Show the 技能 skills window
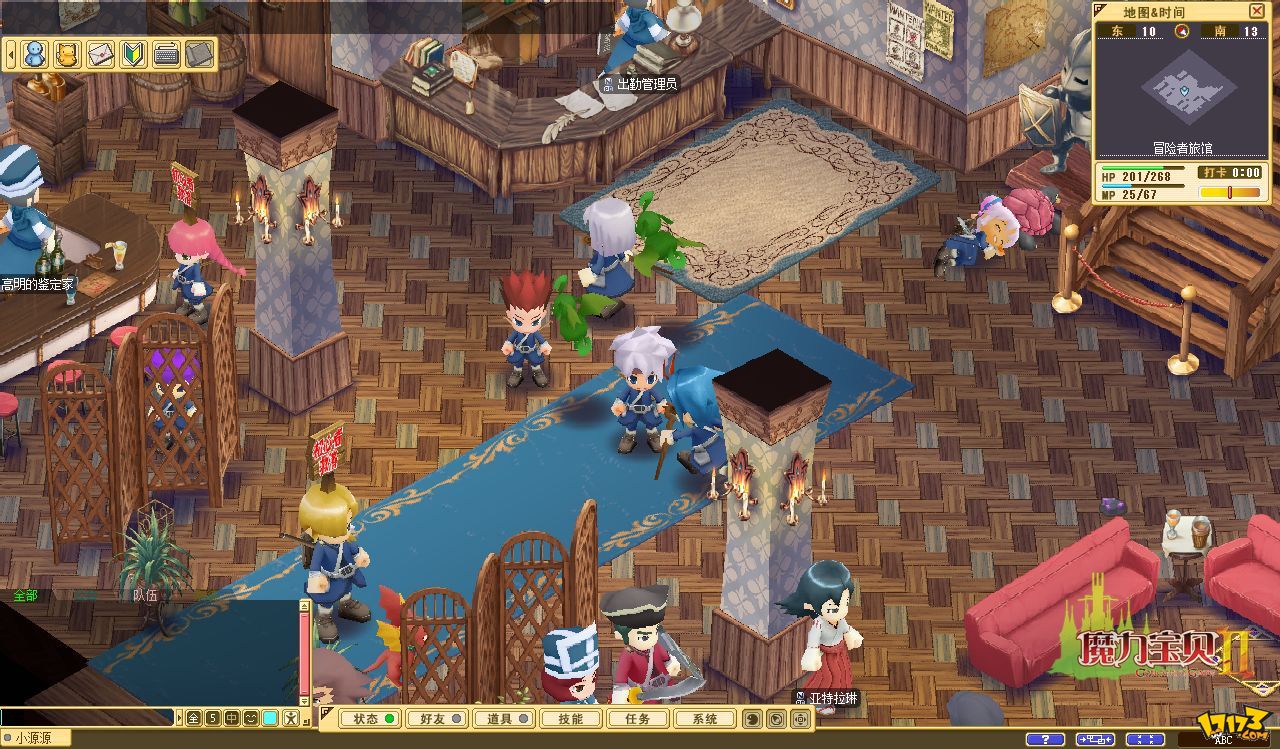This screenshot has width=1280, height=749. pos(570,718)
